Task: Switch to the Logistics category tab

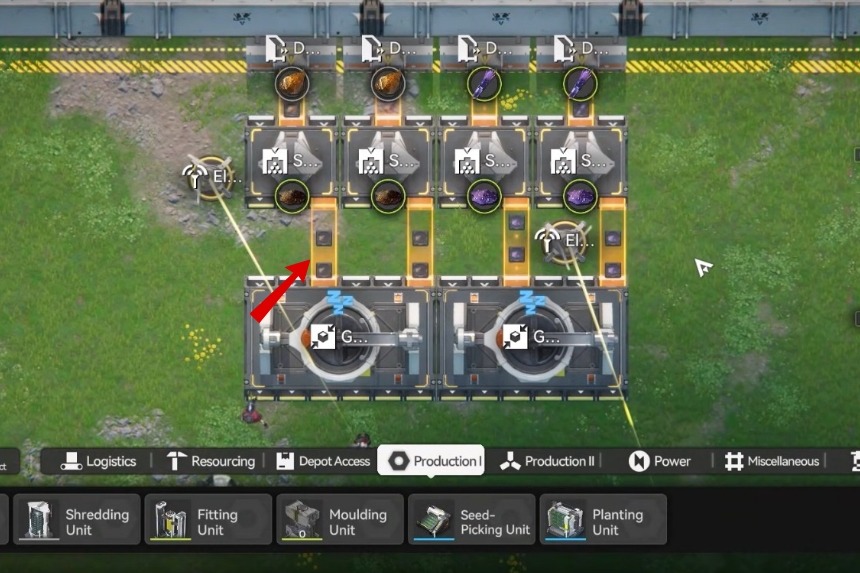Action: coord(99,461)
